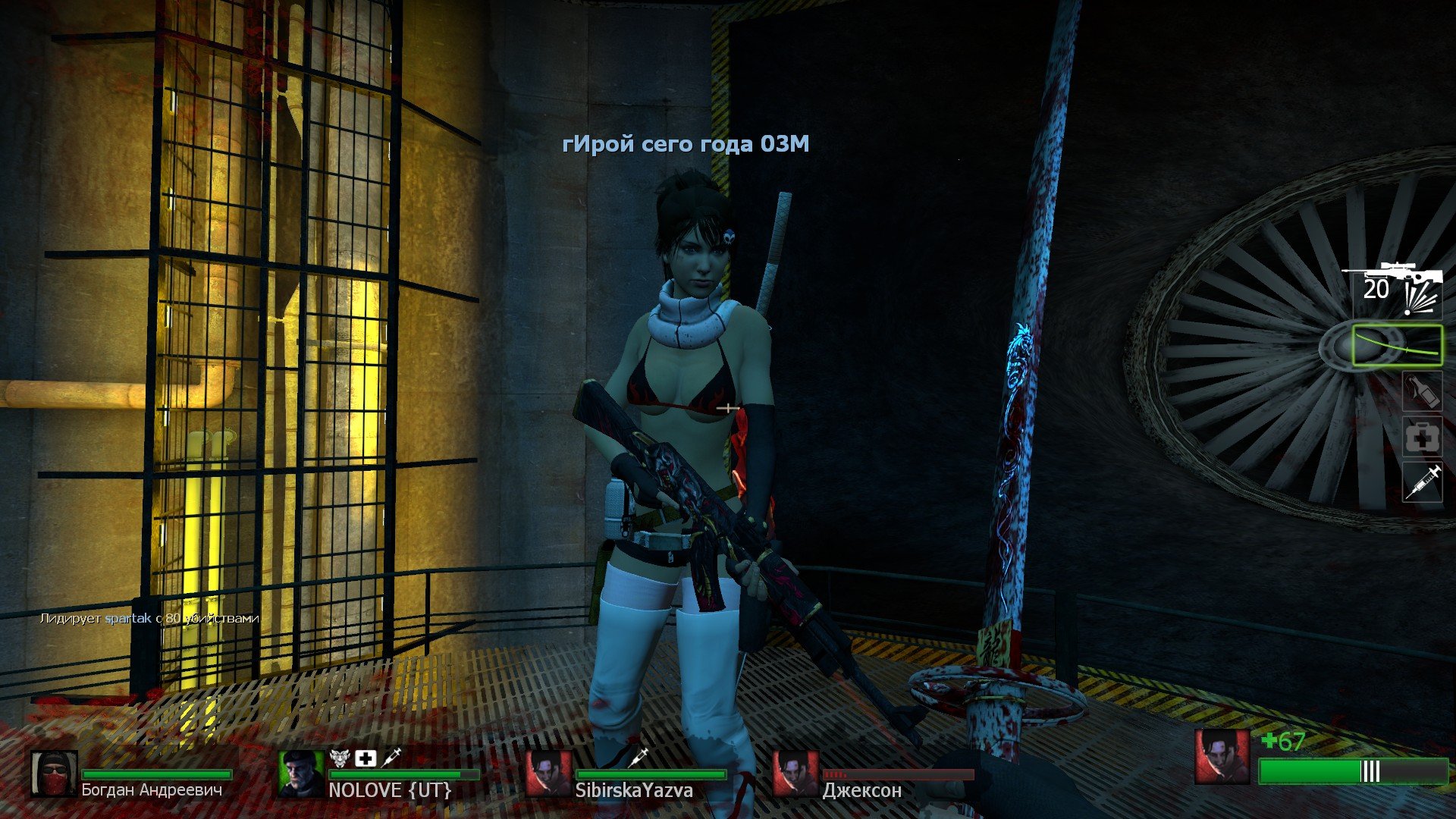1456x819 pixels.
Task: Click your own survivor portrait
Action: [x=1222, y=757]
